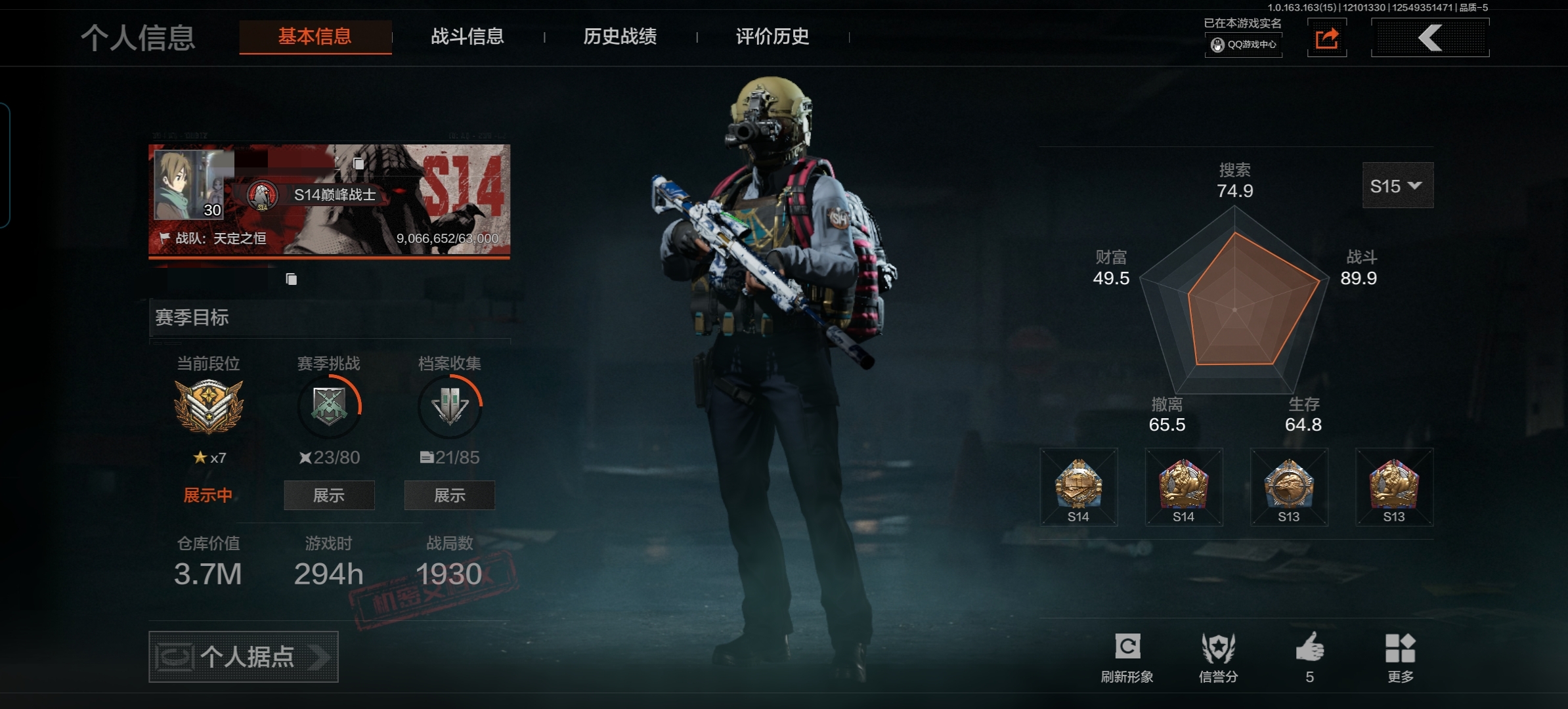The width and height of the screenshot is (1568, 709).
Task: Show the 档案收集 badge
Action: [450, 496]
